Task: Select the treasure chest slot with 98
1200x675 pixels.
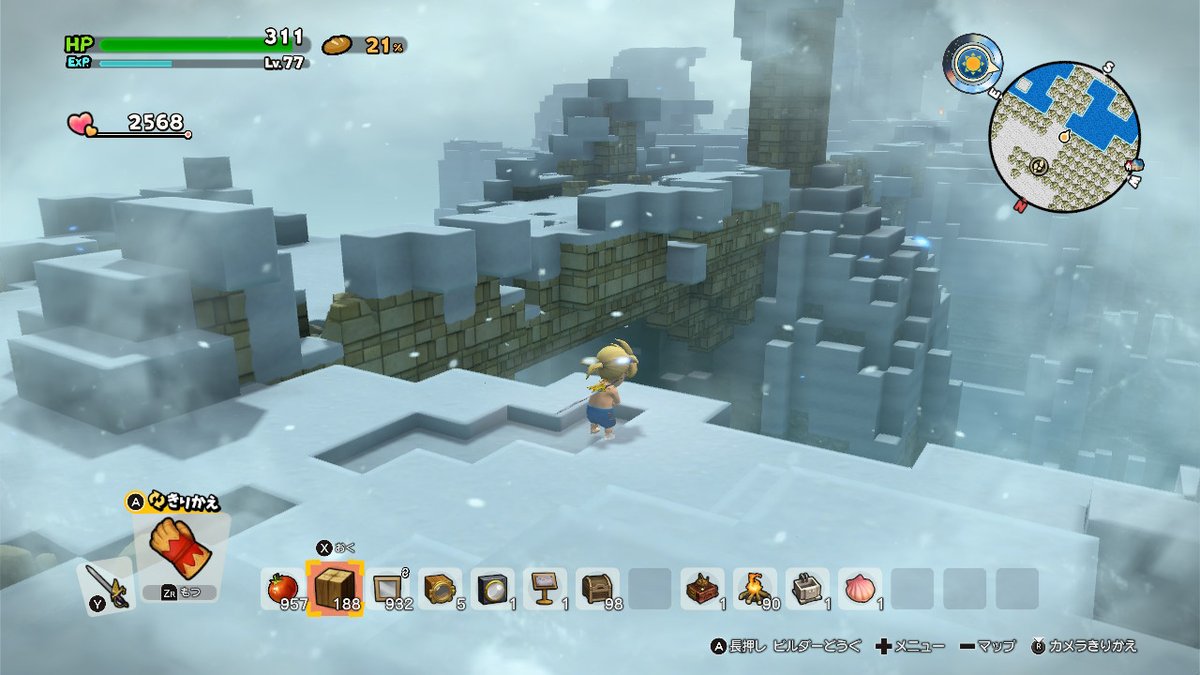Action: [596, 588]
